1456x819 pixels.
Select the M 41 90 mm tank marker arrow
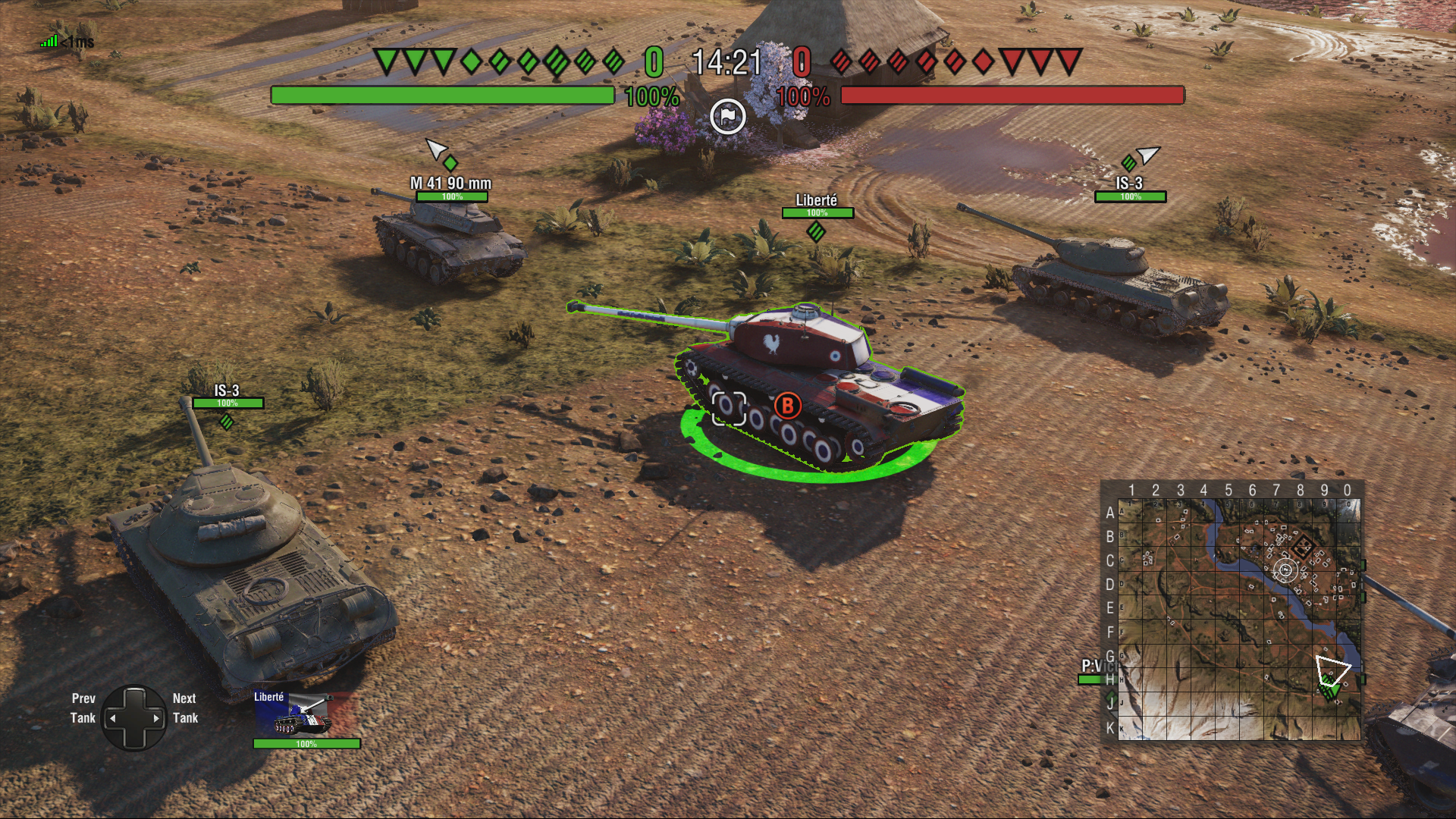coord(437,149)
